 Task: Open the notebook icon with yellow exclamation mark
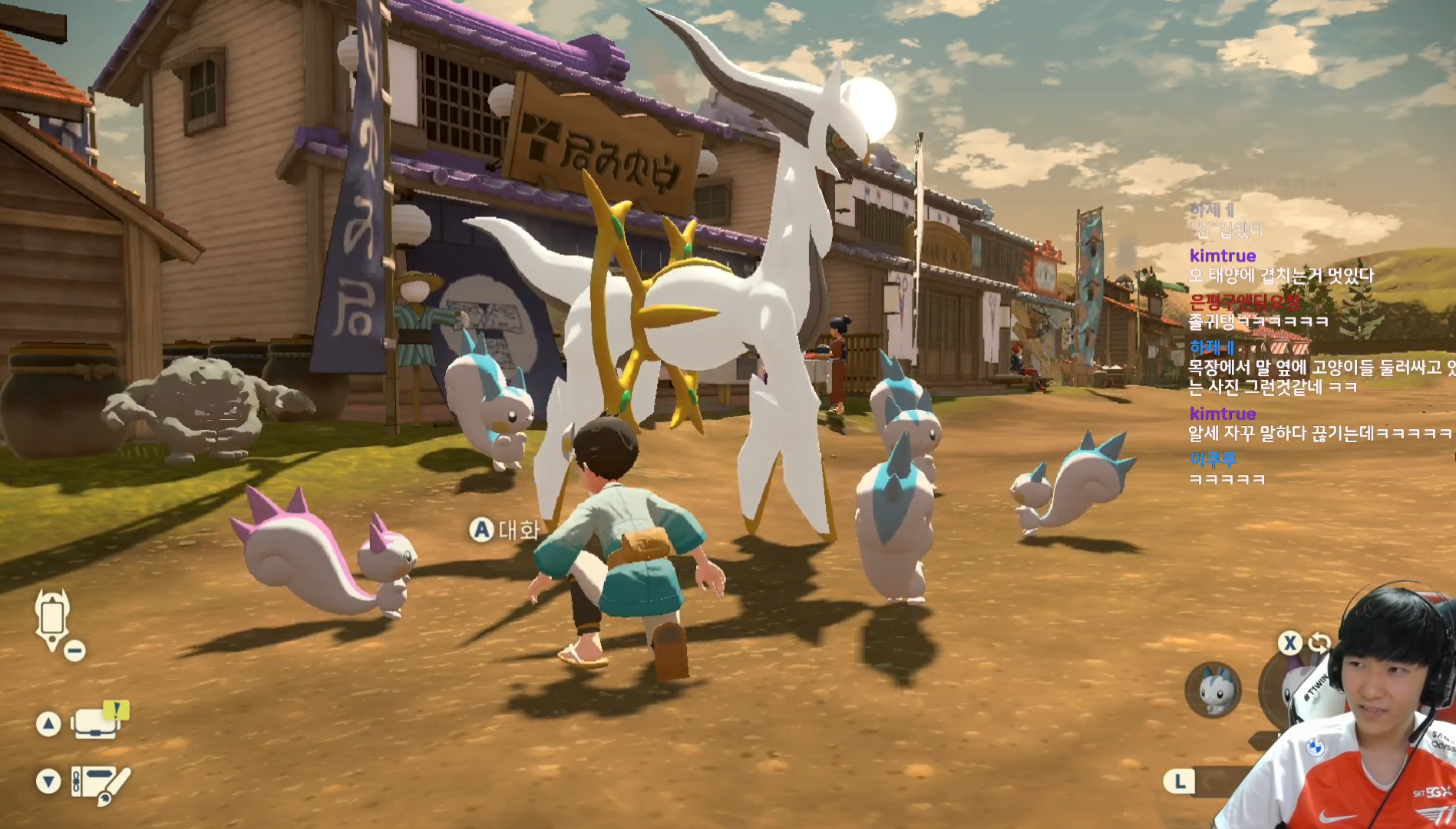coord(98,722)
